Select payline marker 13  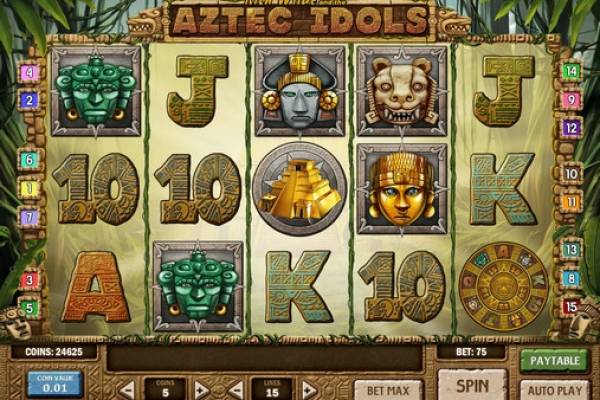(x=571, y=250)
